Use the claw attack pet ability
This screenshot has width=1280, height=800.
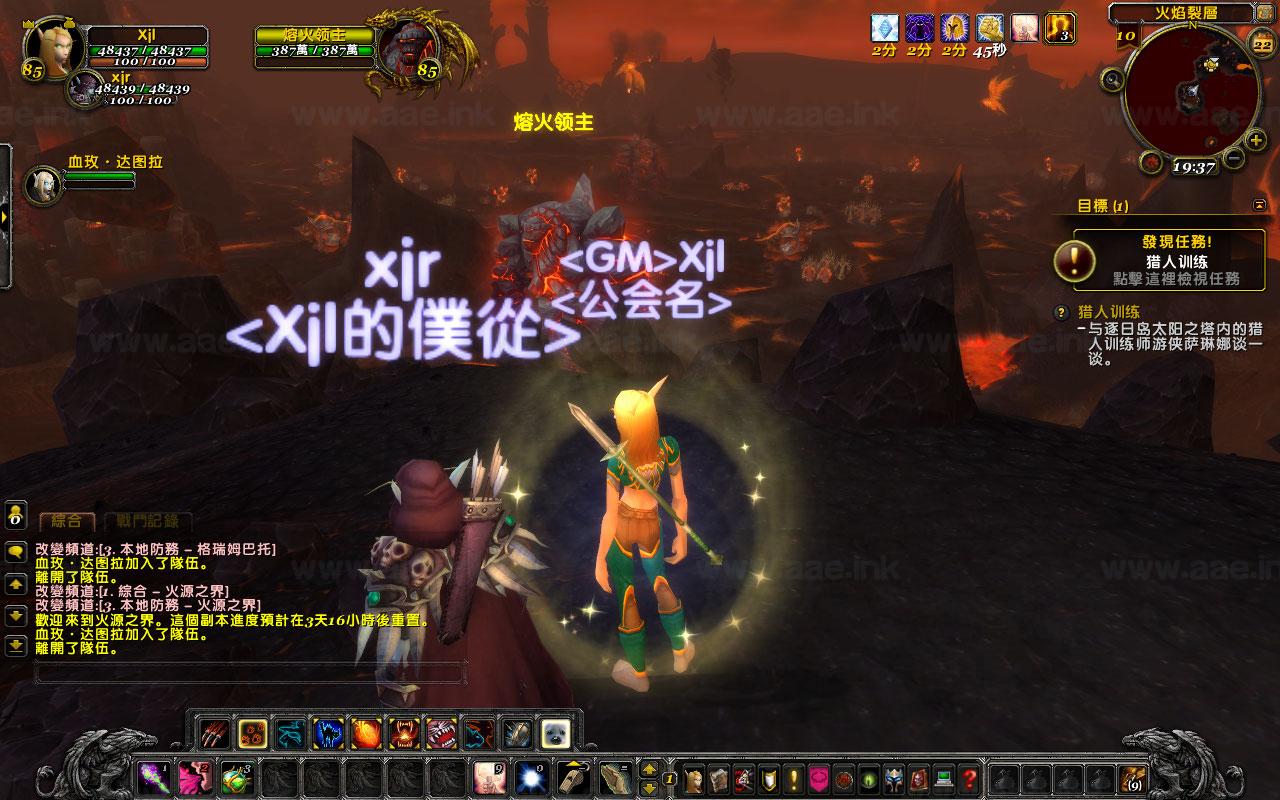214,733
